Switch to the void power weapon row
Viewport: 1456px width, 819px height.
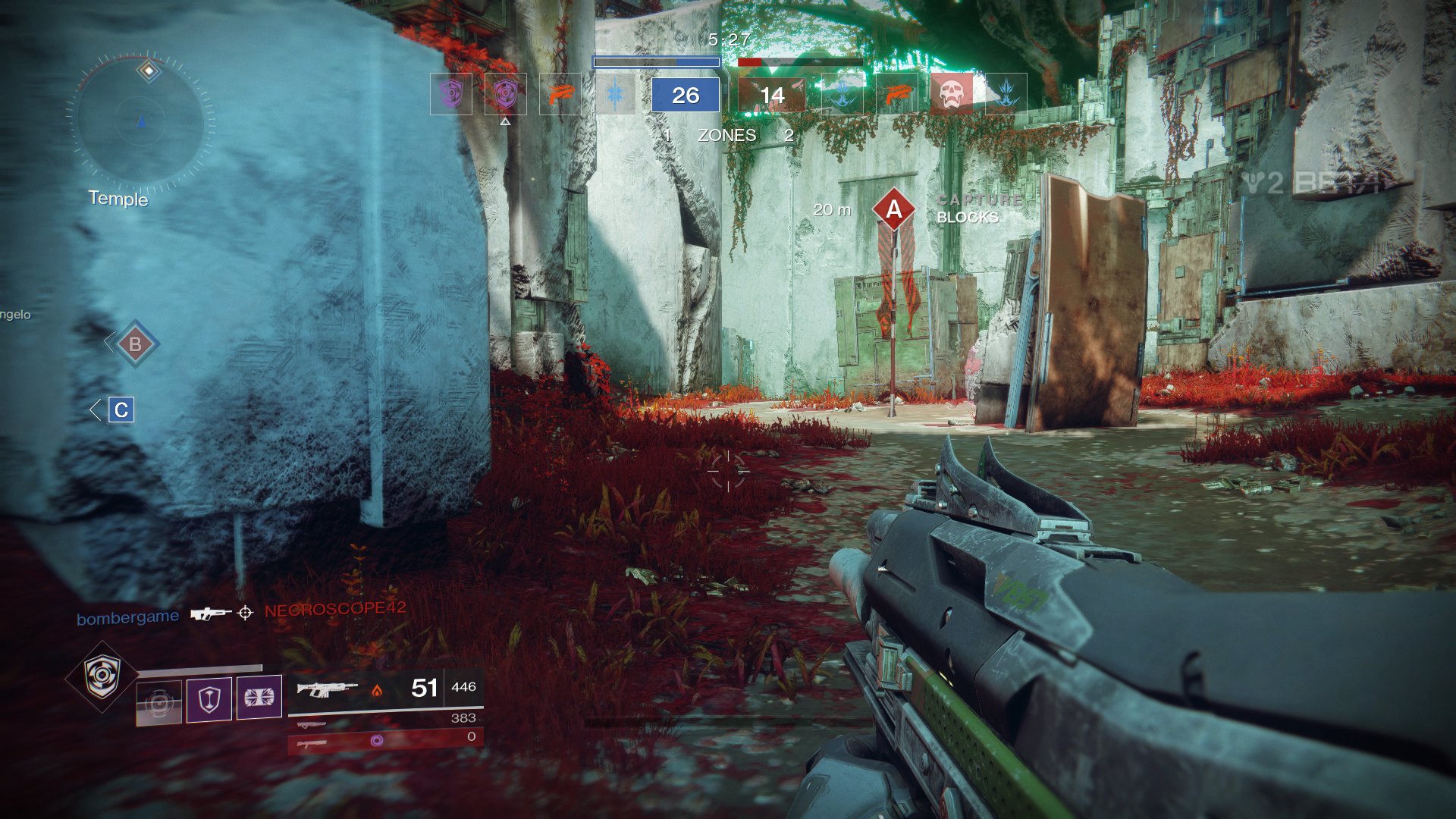pyautogui.click(x=385, y=739)
